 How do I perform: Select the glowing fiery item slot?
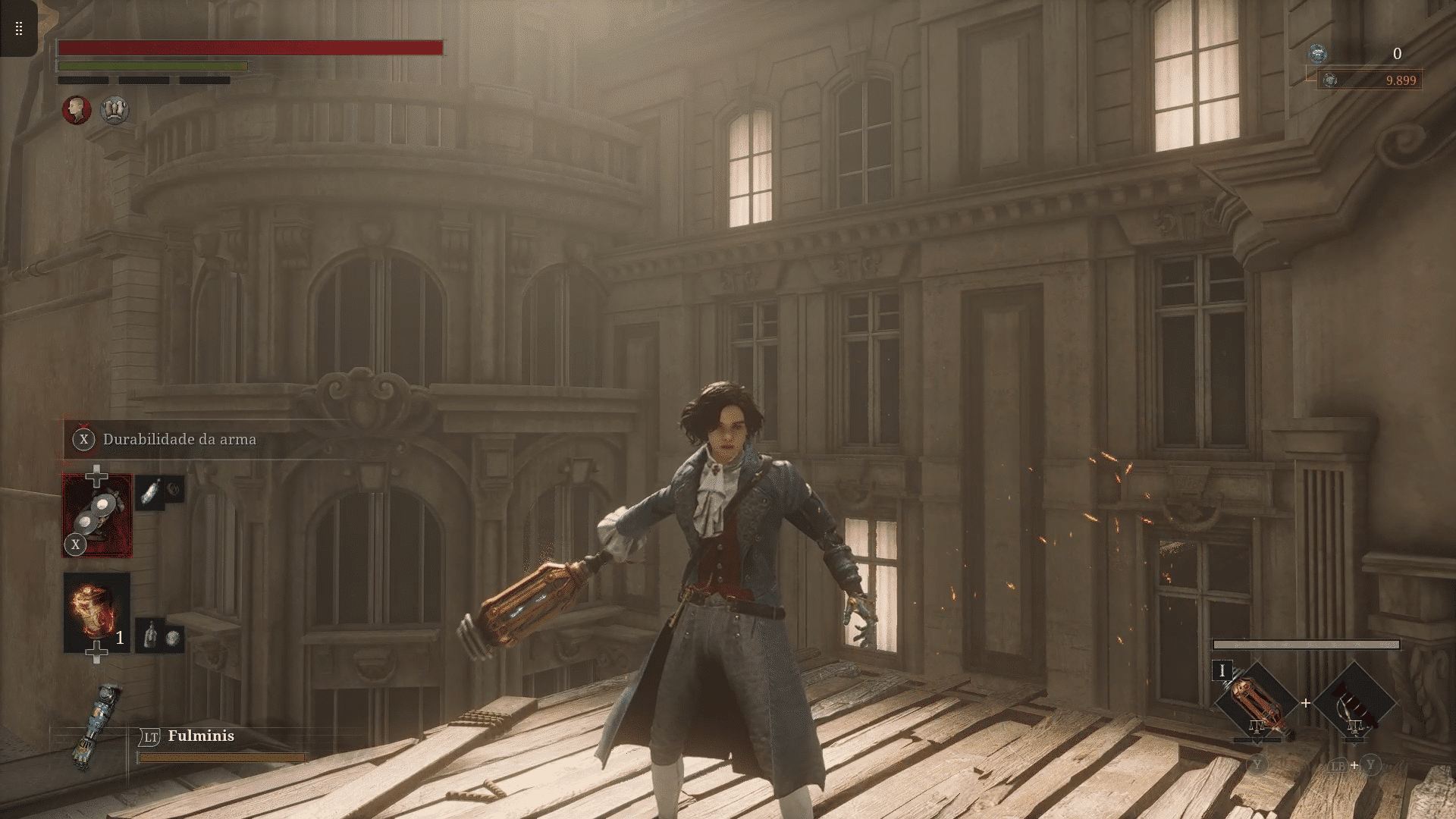click(96, 612)
